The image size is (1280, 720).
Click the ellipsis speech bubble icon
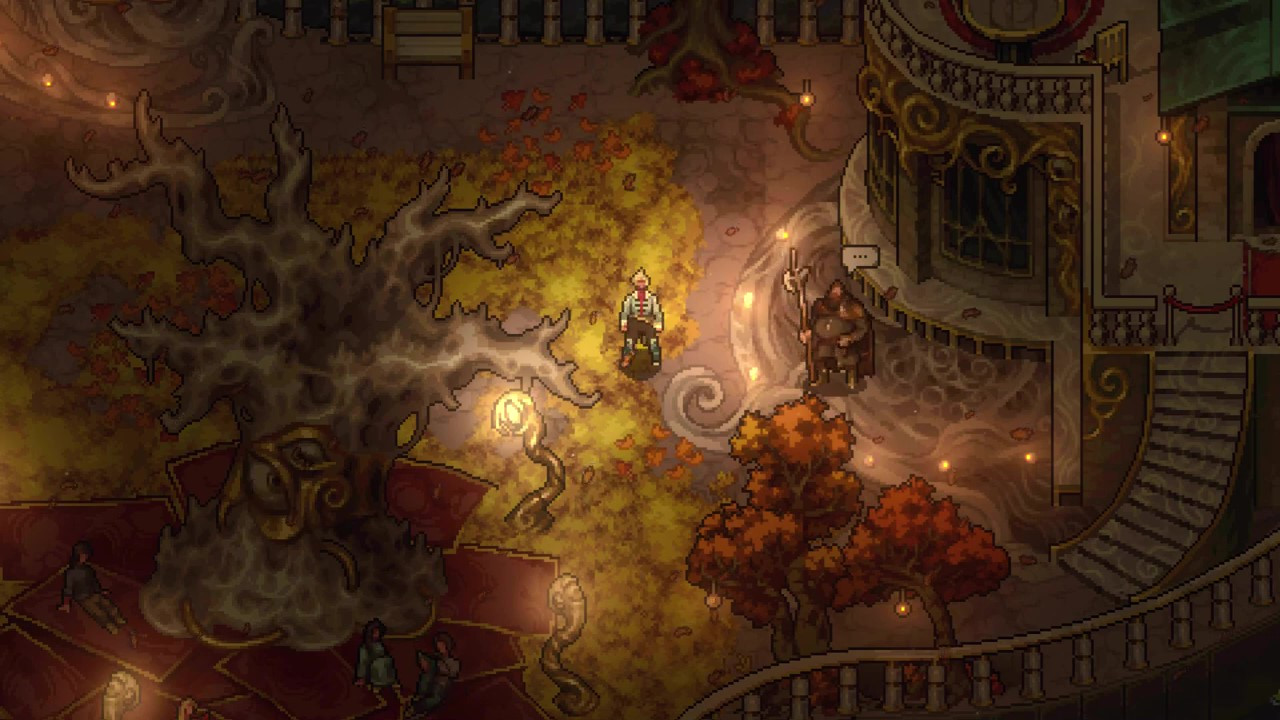coord(860,258)
